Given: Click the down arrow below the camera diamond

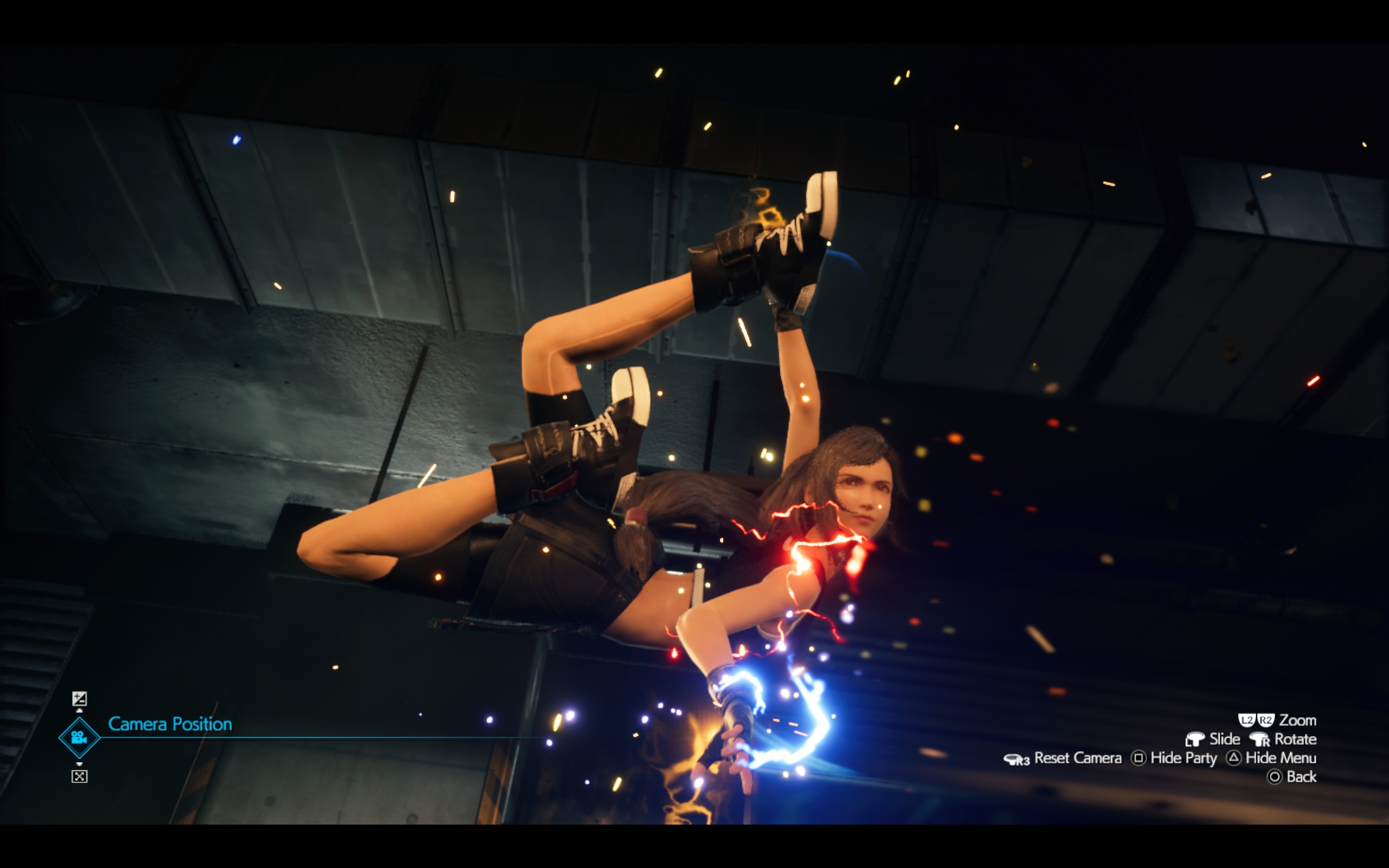Looking at the screenshot, I should point(80,764).
